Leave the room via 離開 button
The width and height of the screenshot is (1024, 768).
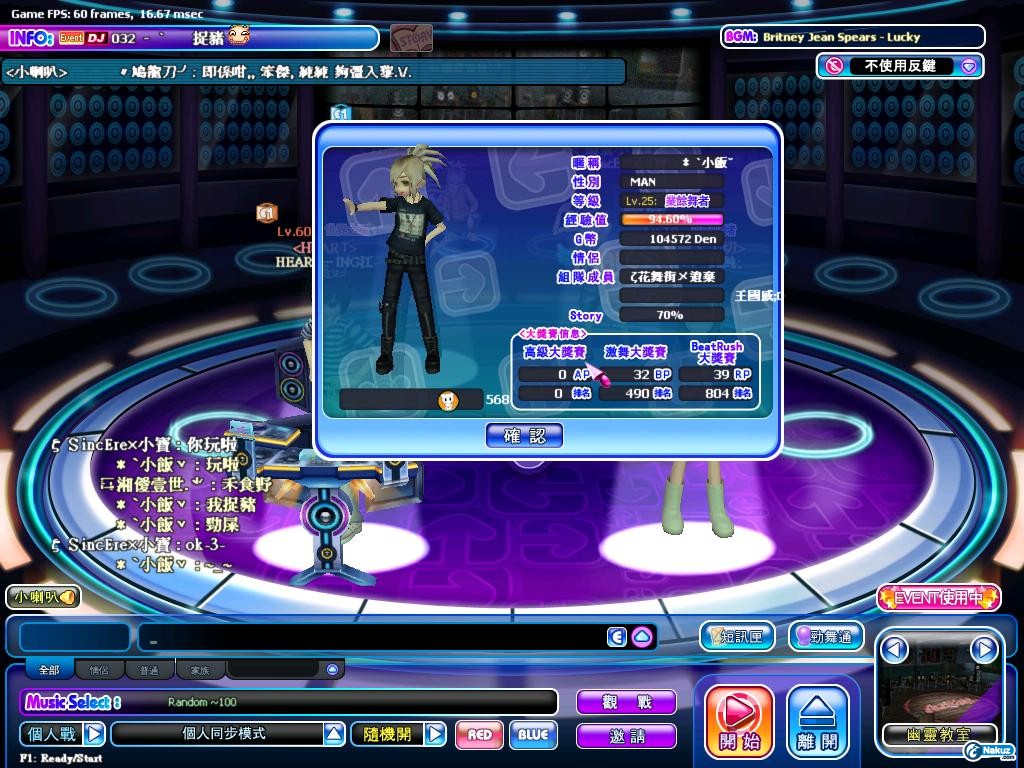(x=818, y=722)
